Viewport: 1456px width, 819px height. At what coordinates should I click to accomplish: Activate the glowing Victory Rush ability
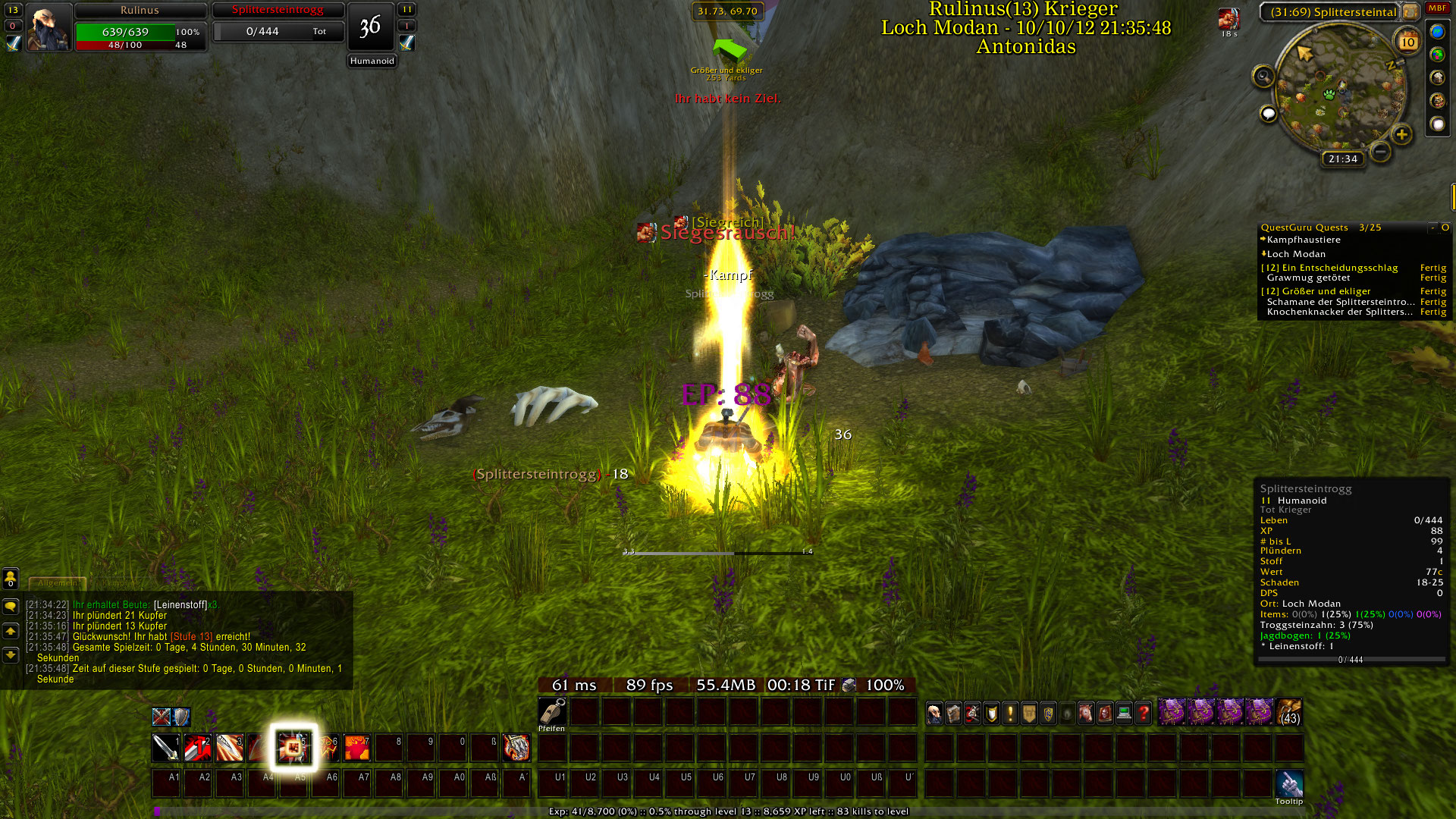(x=293, y=748)
